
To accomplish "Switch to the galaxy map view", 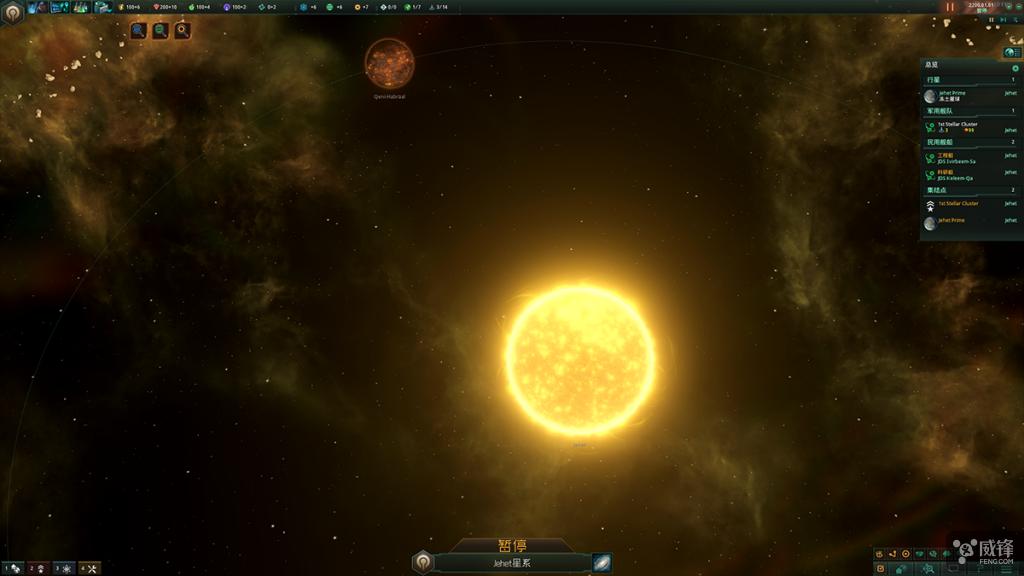I will [601, 563].
